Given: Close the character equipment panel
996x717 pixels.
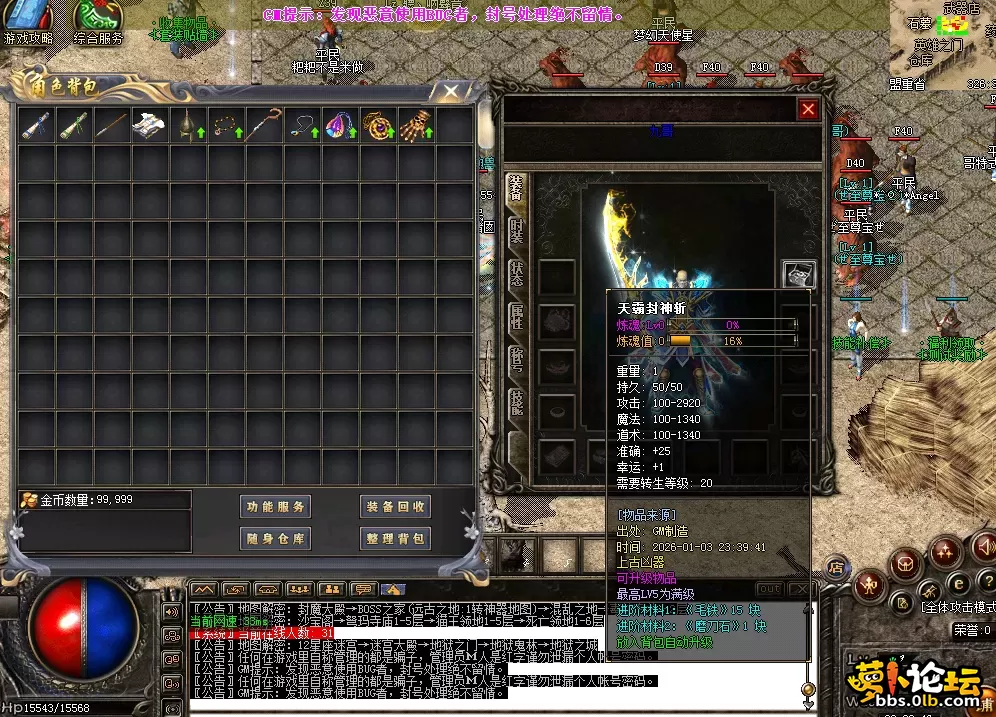Looking at the screenshot, I should click(808, 109).
